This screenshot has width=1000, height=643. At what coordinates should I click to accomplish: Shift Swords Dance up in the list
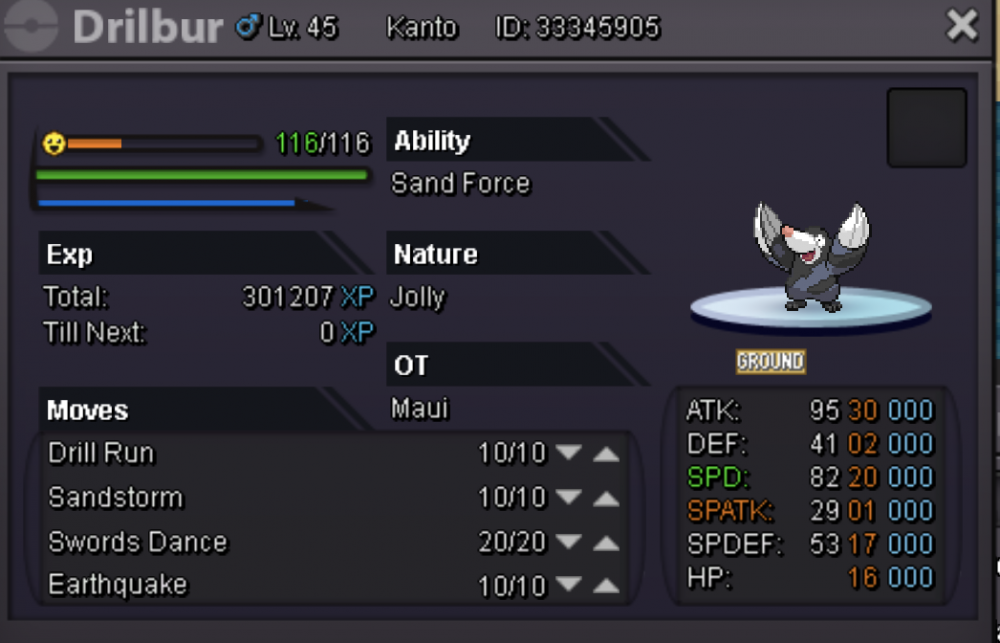[x=606, y=543]
